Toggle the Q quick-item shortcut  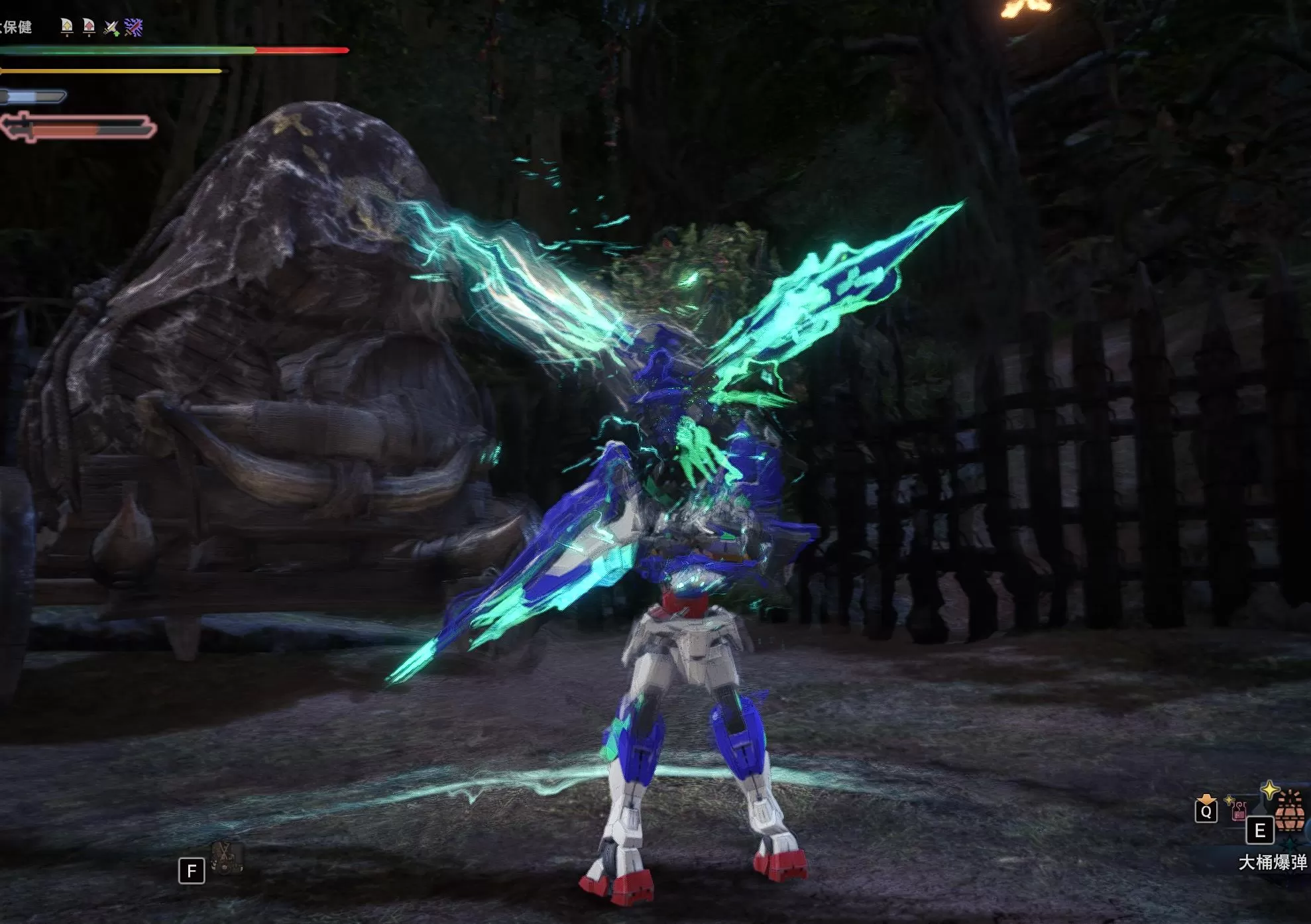click(1206, 812)
